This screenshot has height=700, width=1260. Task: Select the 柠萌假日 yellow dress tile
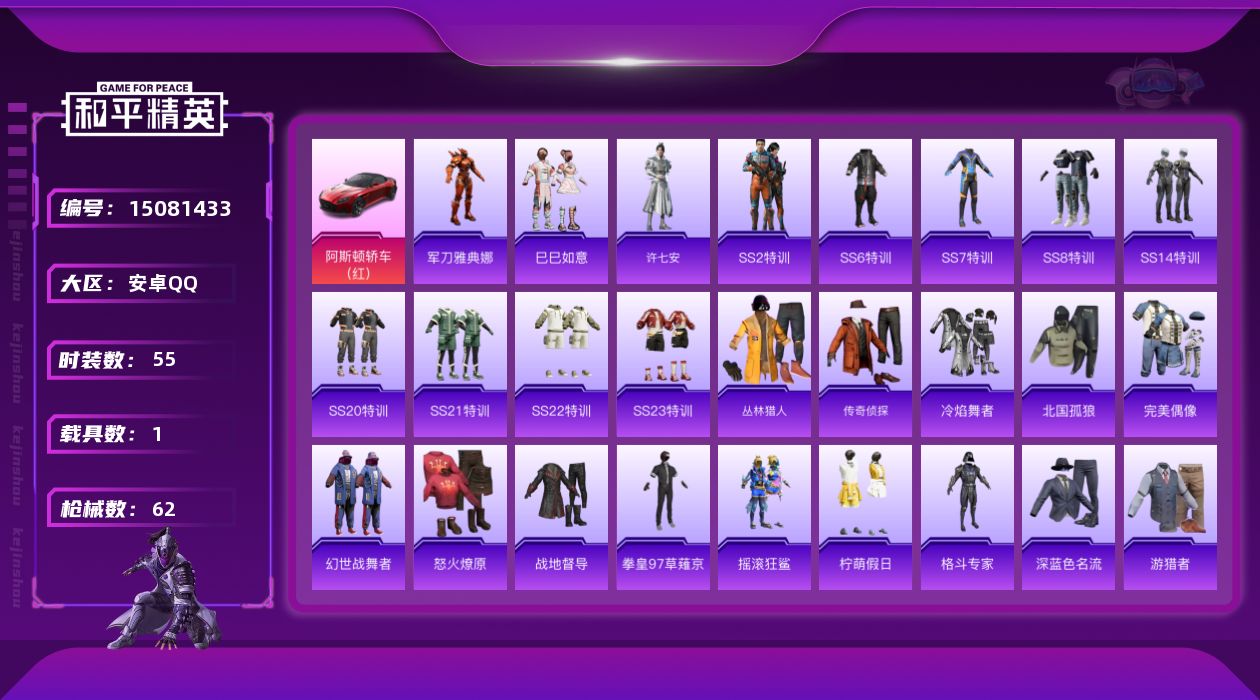[865, 517]
